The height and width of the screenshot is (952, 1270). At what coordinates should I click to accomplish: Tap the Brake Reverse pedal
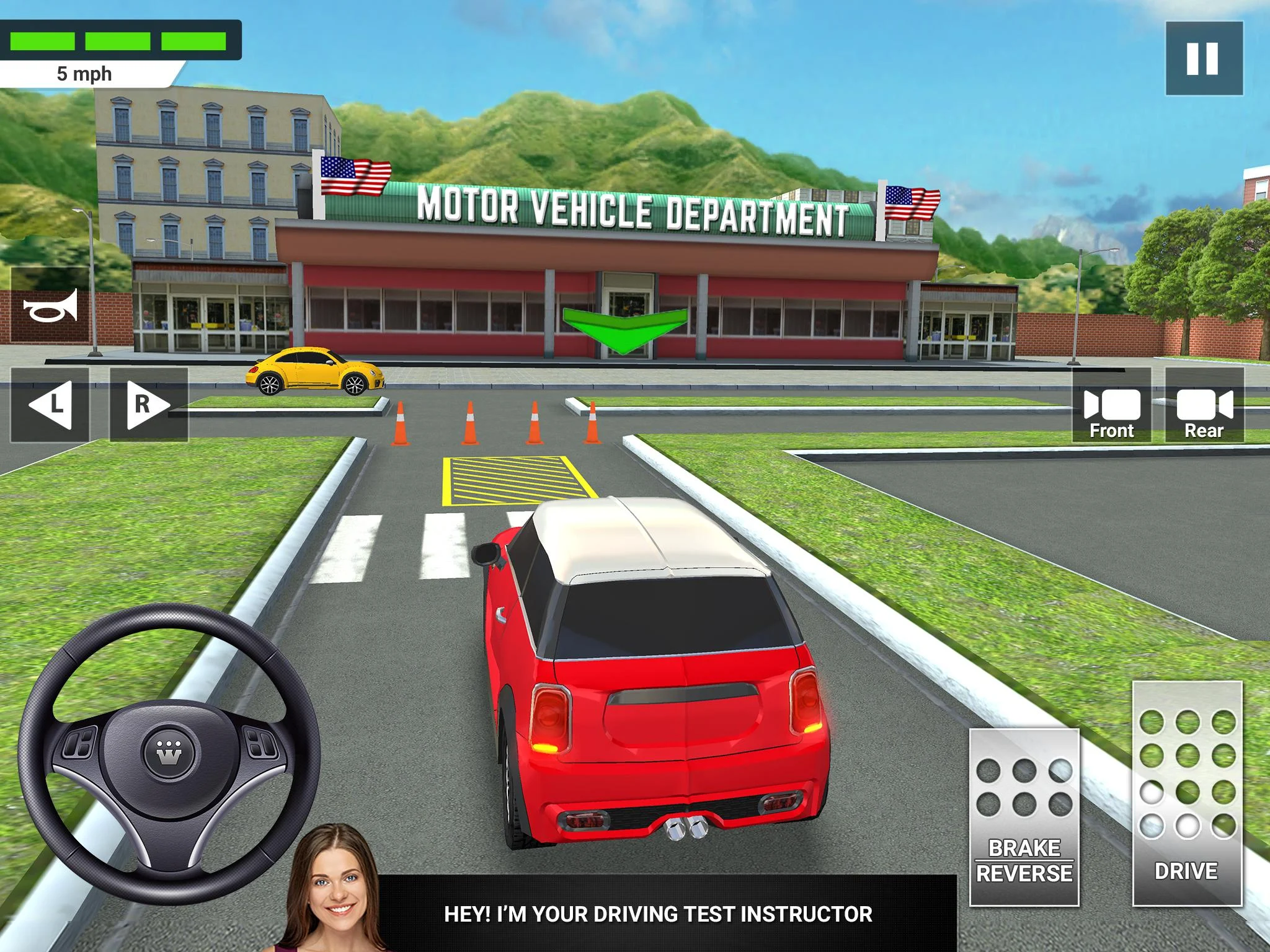(1024, 816)
